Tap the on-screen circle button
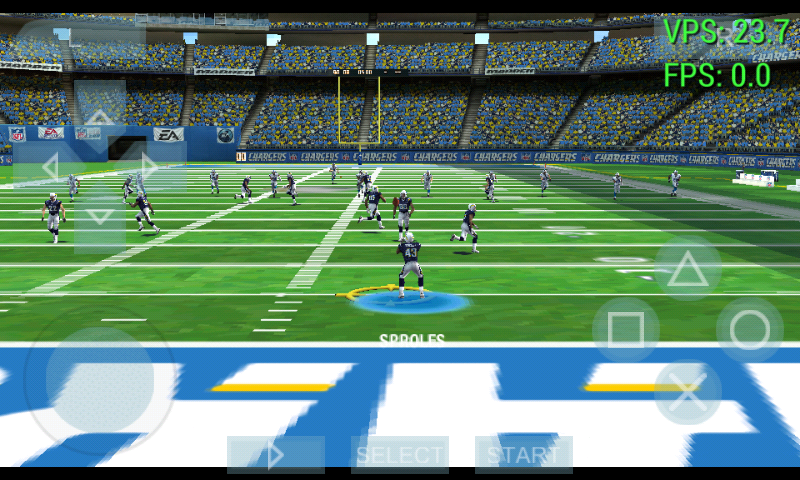The image size is (800, 480). pos(750,330)
